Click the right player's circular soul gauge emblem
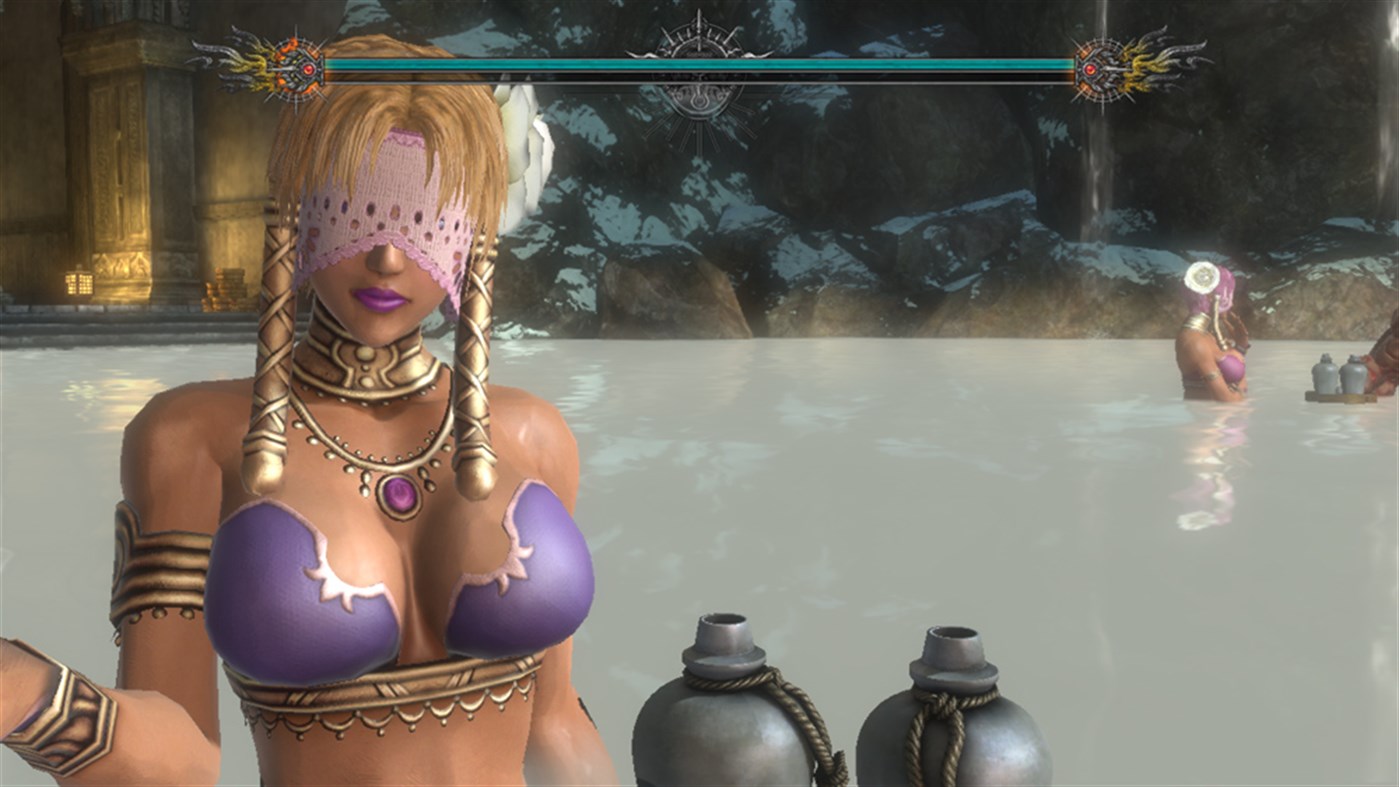 [1100, 70]
